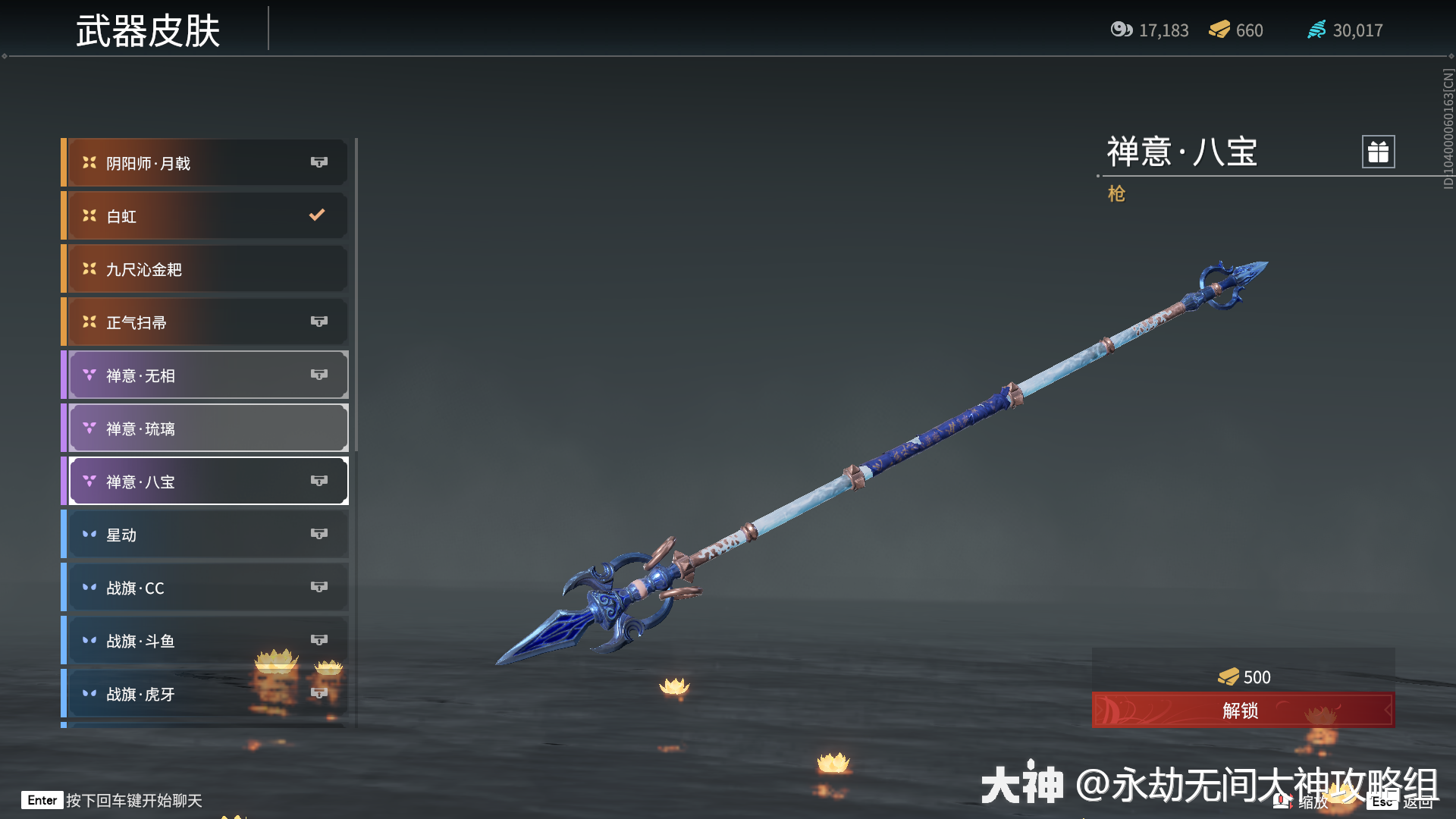Toggle preview for 禅意·无相 skin
Screen dimensions: 1456x819
(x=319, y=375)
